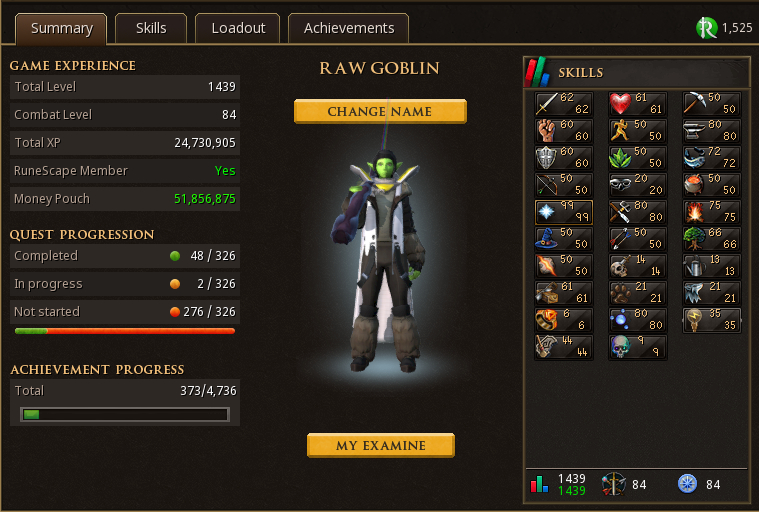Select the level 99 Prayer skill

(x=564, y=212)
